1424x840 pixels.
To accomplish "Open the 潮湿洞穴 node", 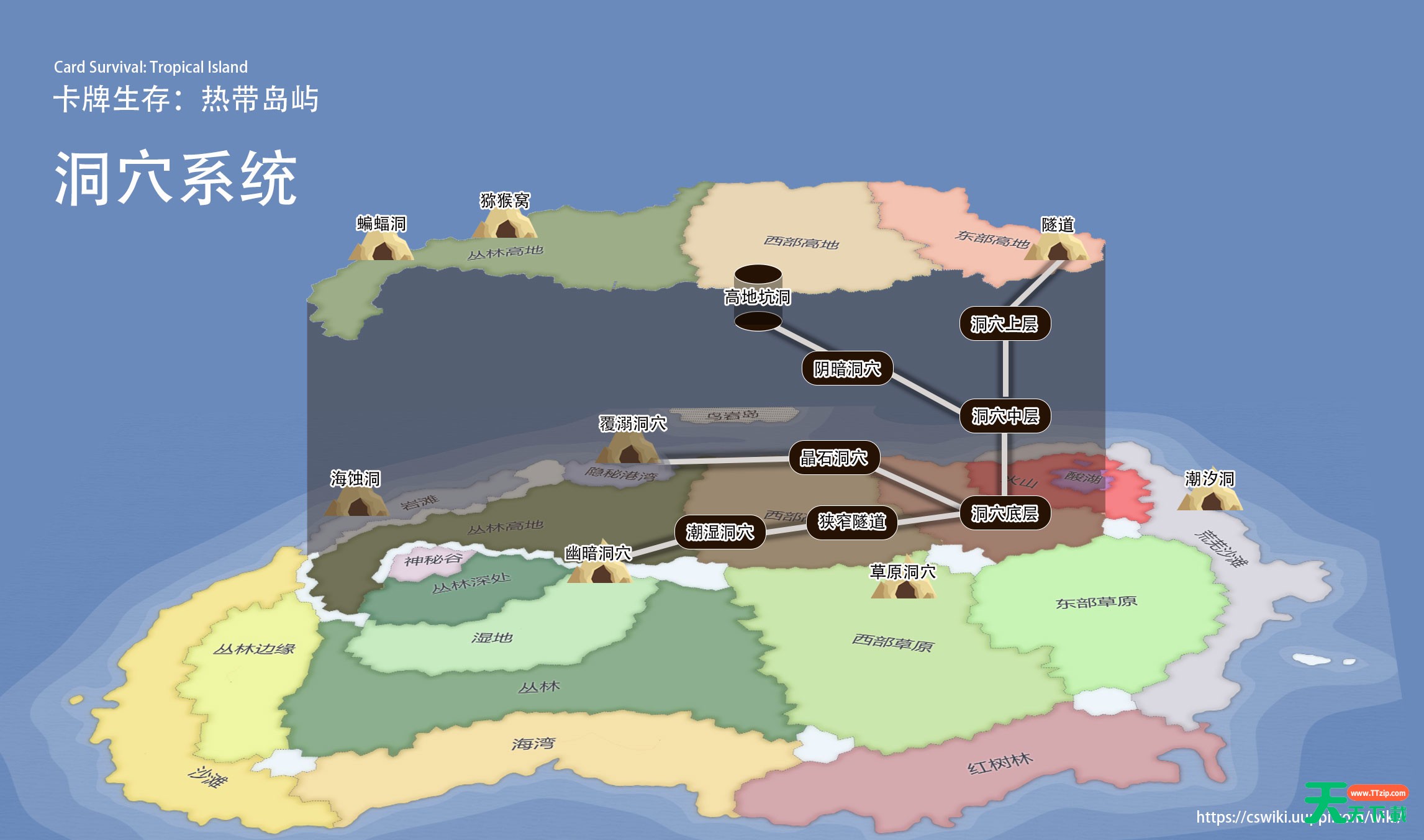I will 720,531.
